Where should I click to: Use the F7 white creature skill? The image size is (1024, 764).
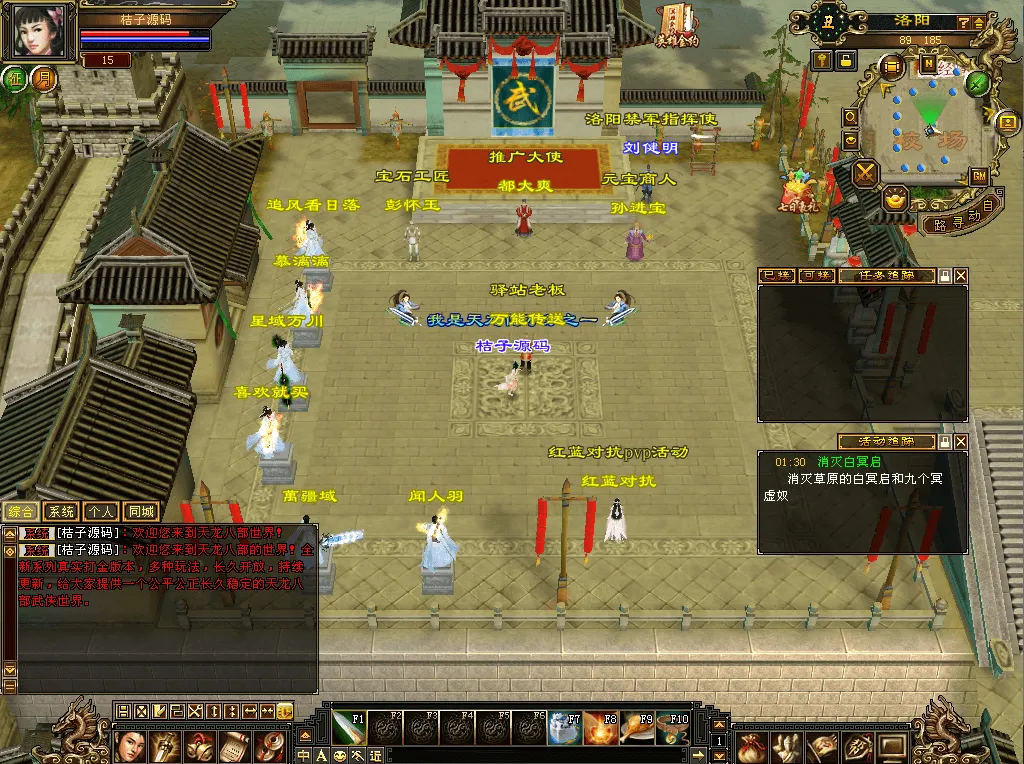click(566, 727)
